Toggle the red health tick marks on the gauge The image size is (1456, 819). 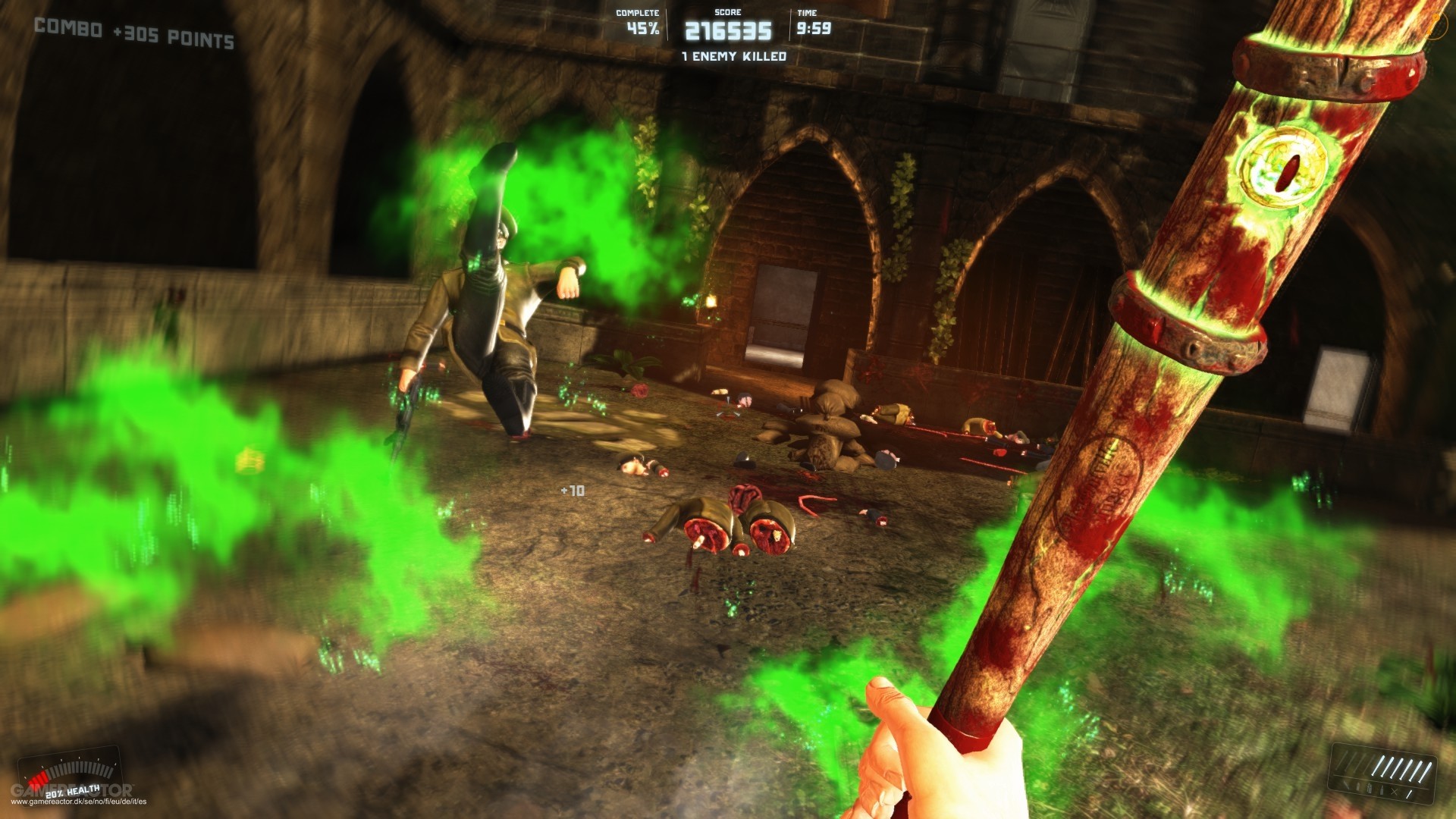tap(39, 778)
